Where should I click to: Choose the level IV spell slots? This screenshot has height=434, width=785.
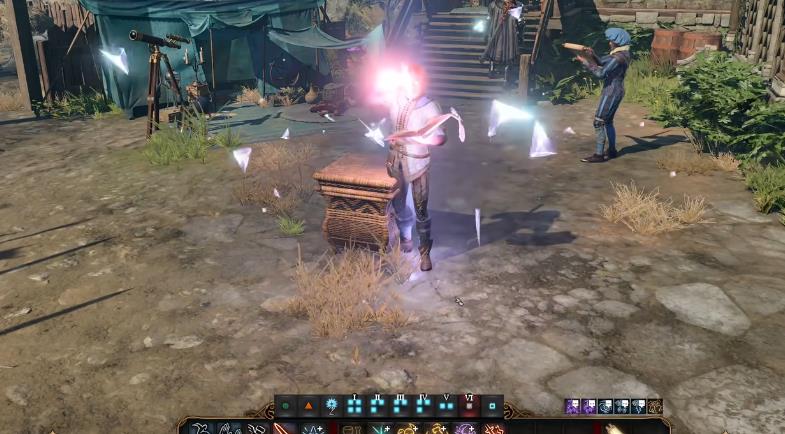(424, 407)
